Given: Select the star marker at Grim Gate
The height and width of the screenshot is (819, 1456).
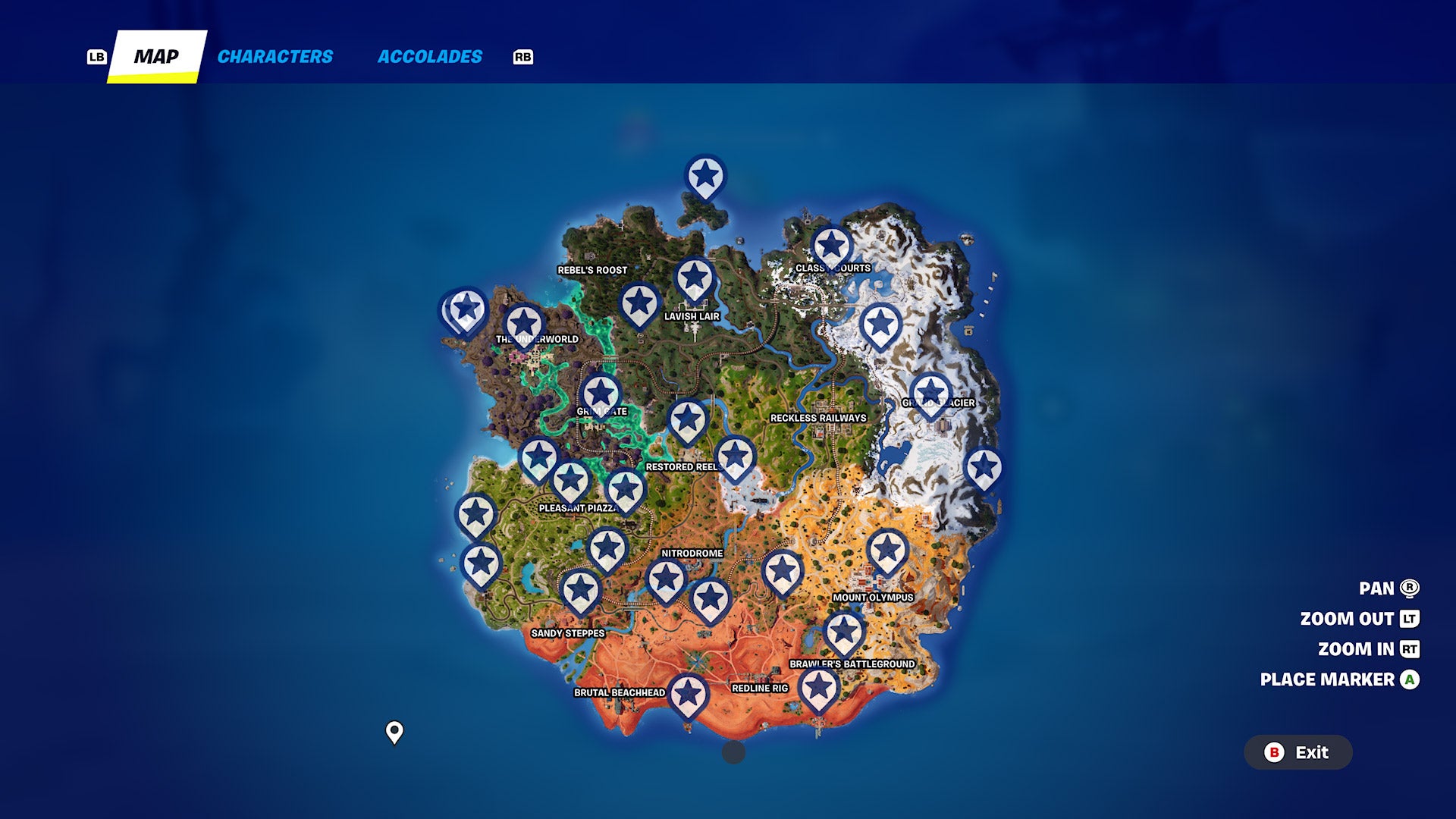Looking at the screenshot, I should (x=601, y=392).
